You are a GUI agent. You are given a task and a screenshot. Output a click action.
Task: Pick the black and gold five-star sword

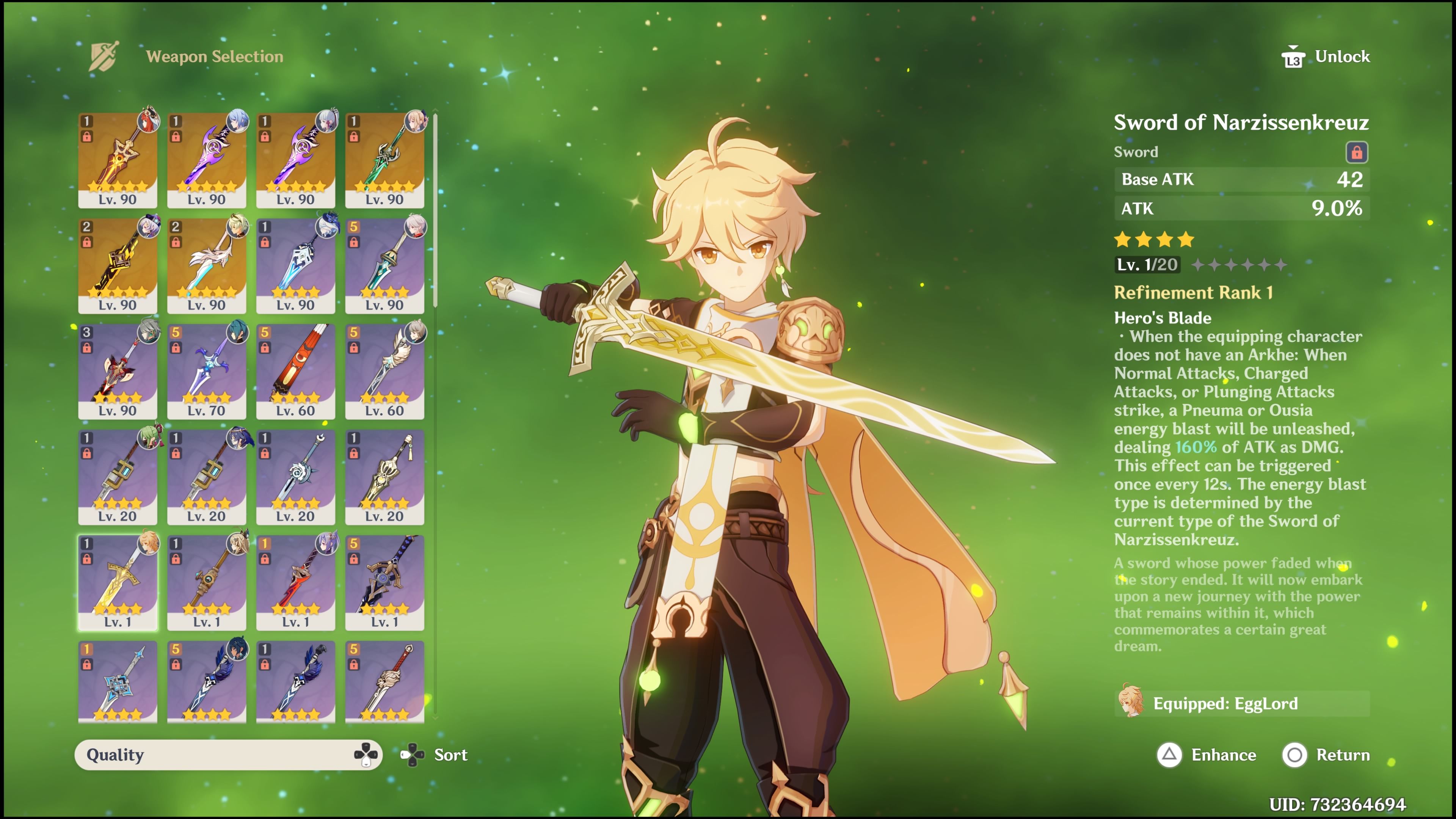point(118,265)
